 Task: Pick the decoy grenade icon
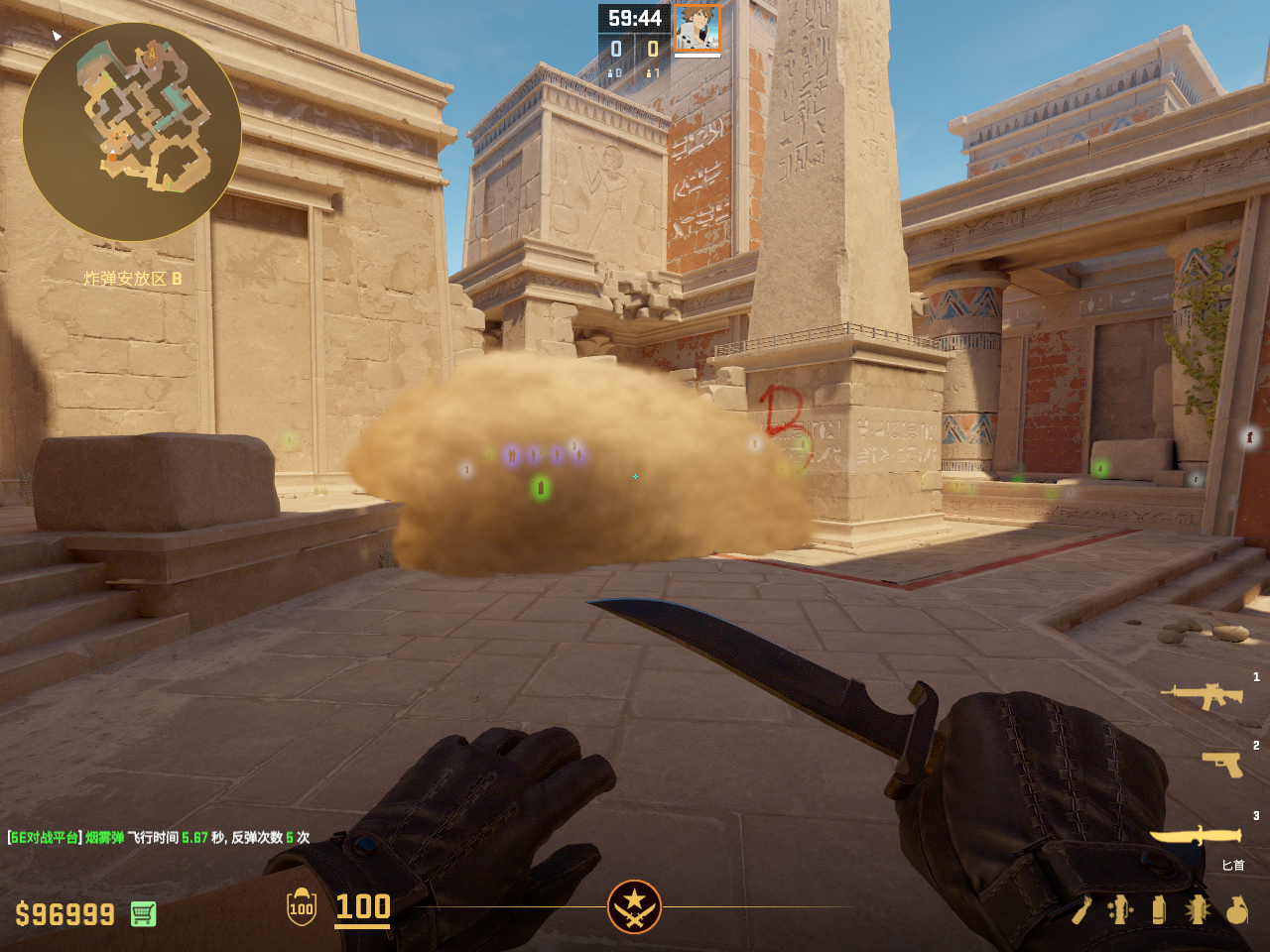point(1120,909)
